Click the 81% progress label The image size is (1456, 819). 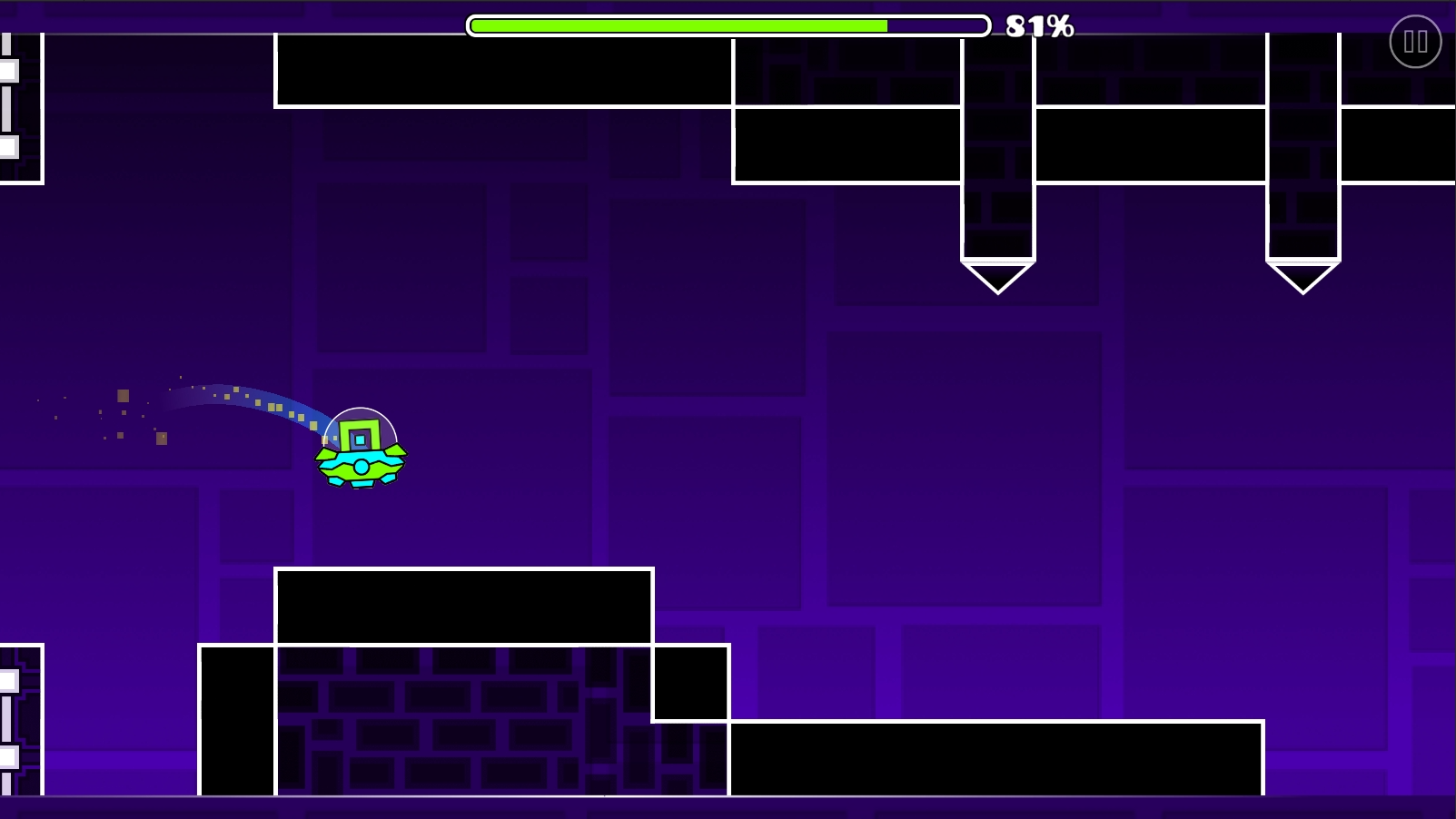(x=1038, y=25)
